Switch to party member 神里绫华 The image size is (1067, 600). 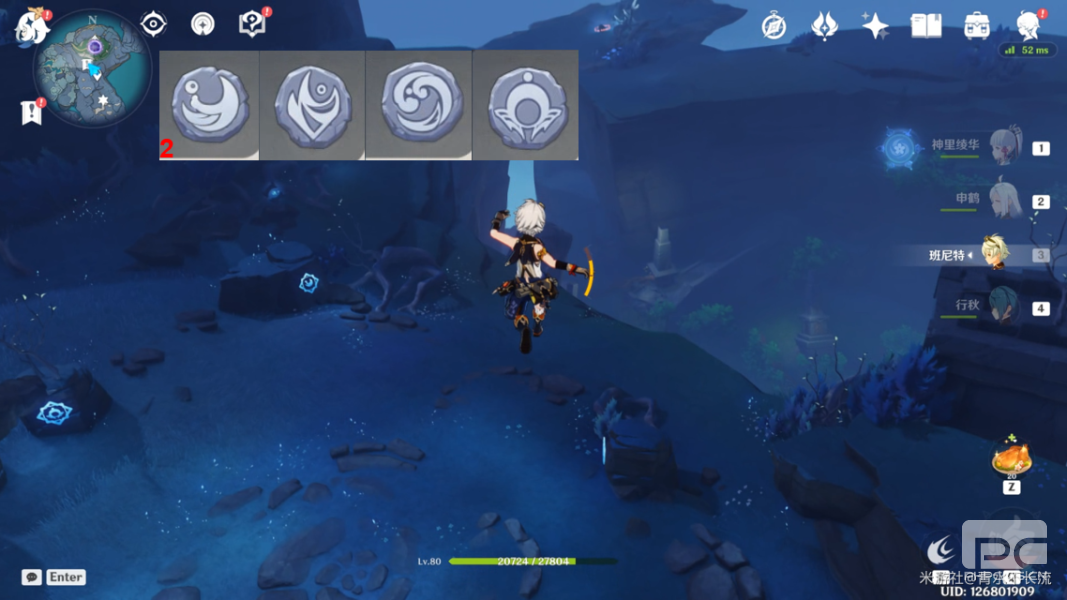pyautogui.click(x=1003, y=148)
